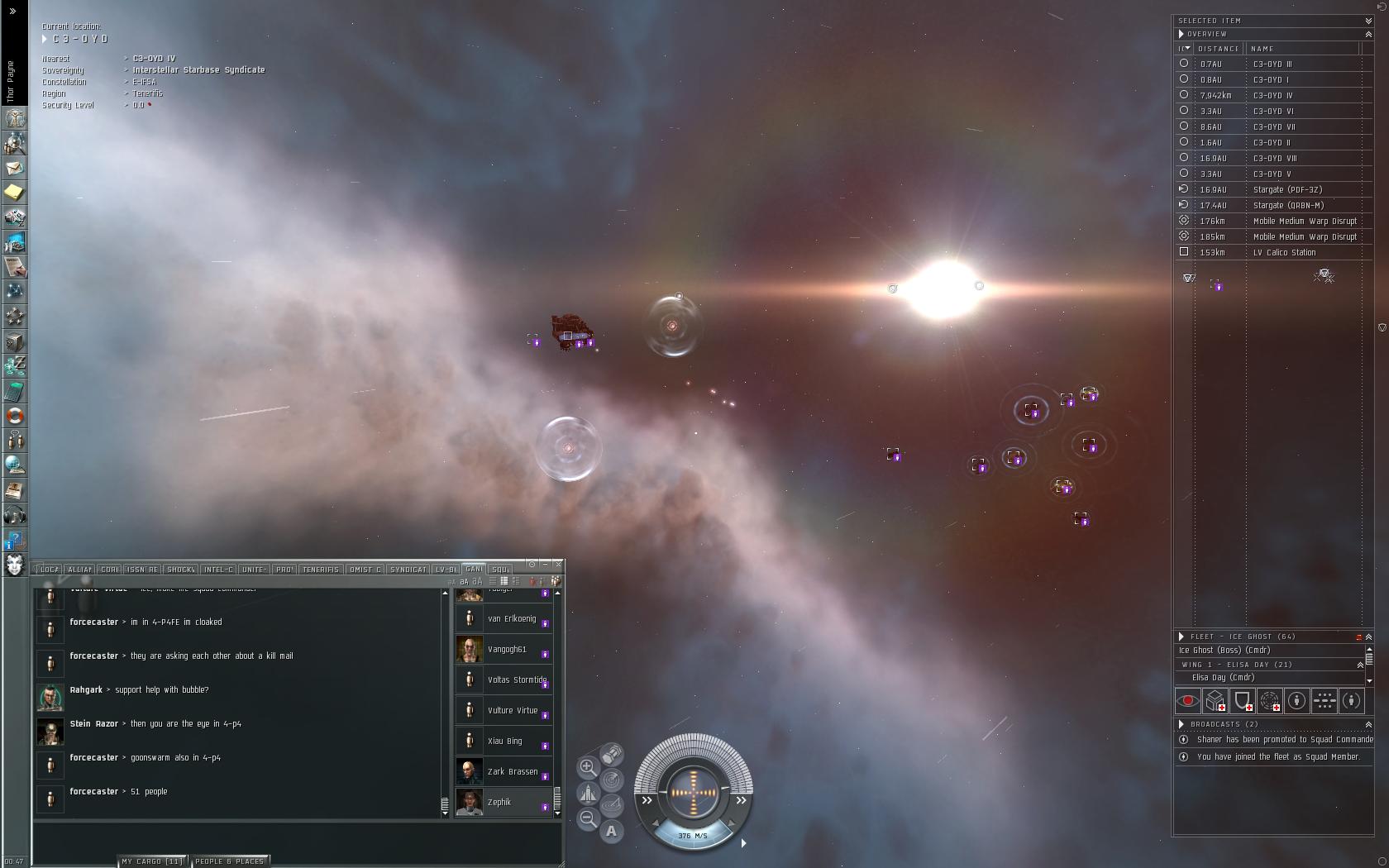
Task: Click the zoom-out magnifier button
Action: 588,818
